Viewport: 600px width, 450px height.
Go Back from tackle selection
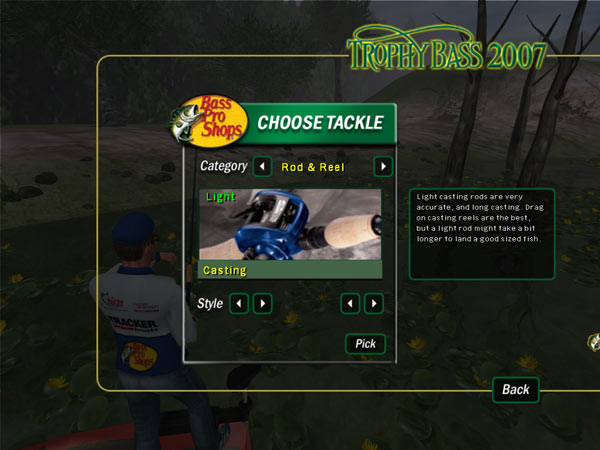[x=515, y=389]
